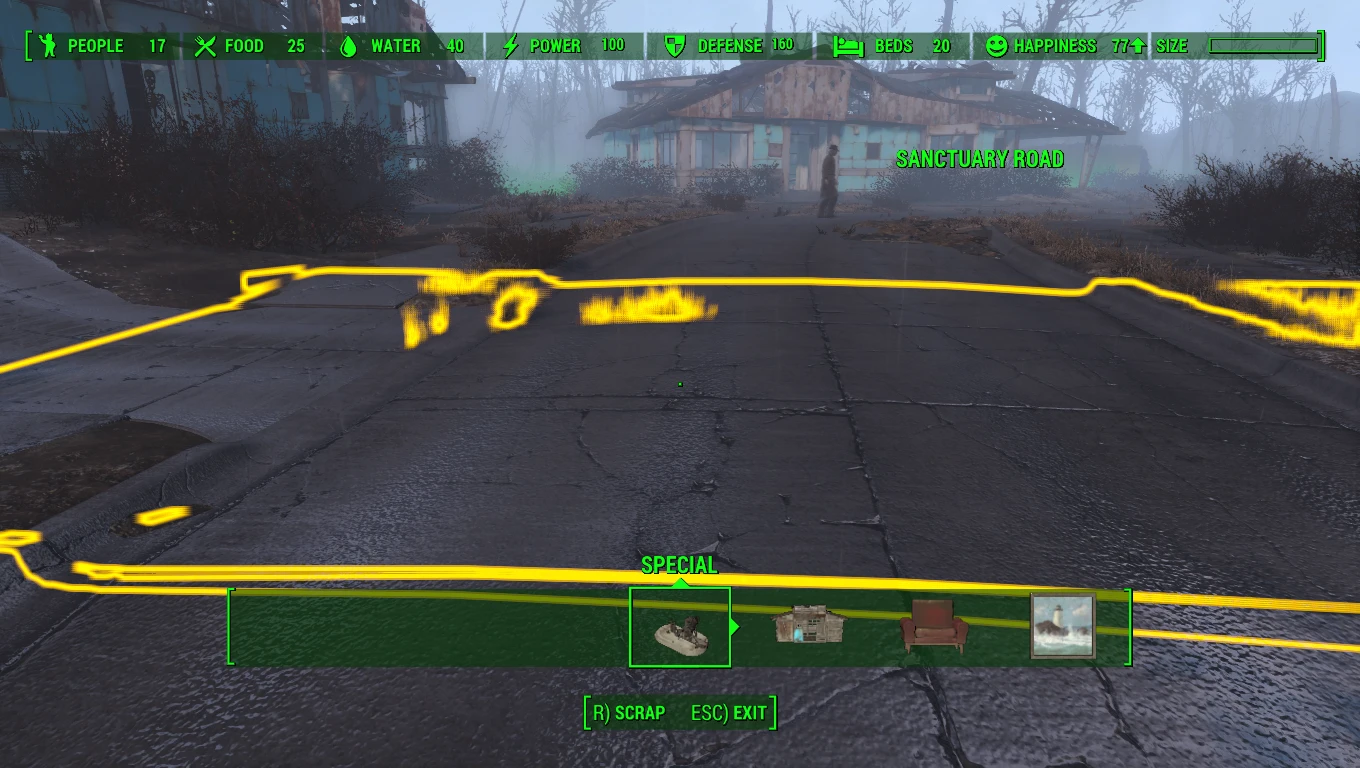
Task: Choose the Furniture category with the red armchair
Action: (x=934, y=627)
